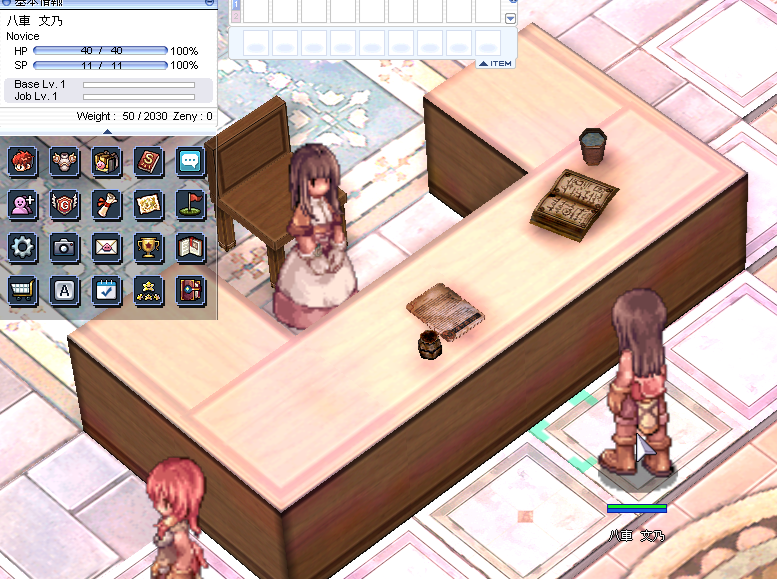Minimize the basic info window
777x579 pixels.
click(208, 3)
